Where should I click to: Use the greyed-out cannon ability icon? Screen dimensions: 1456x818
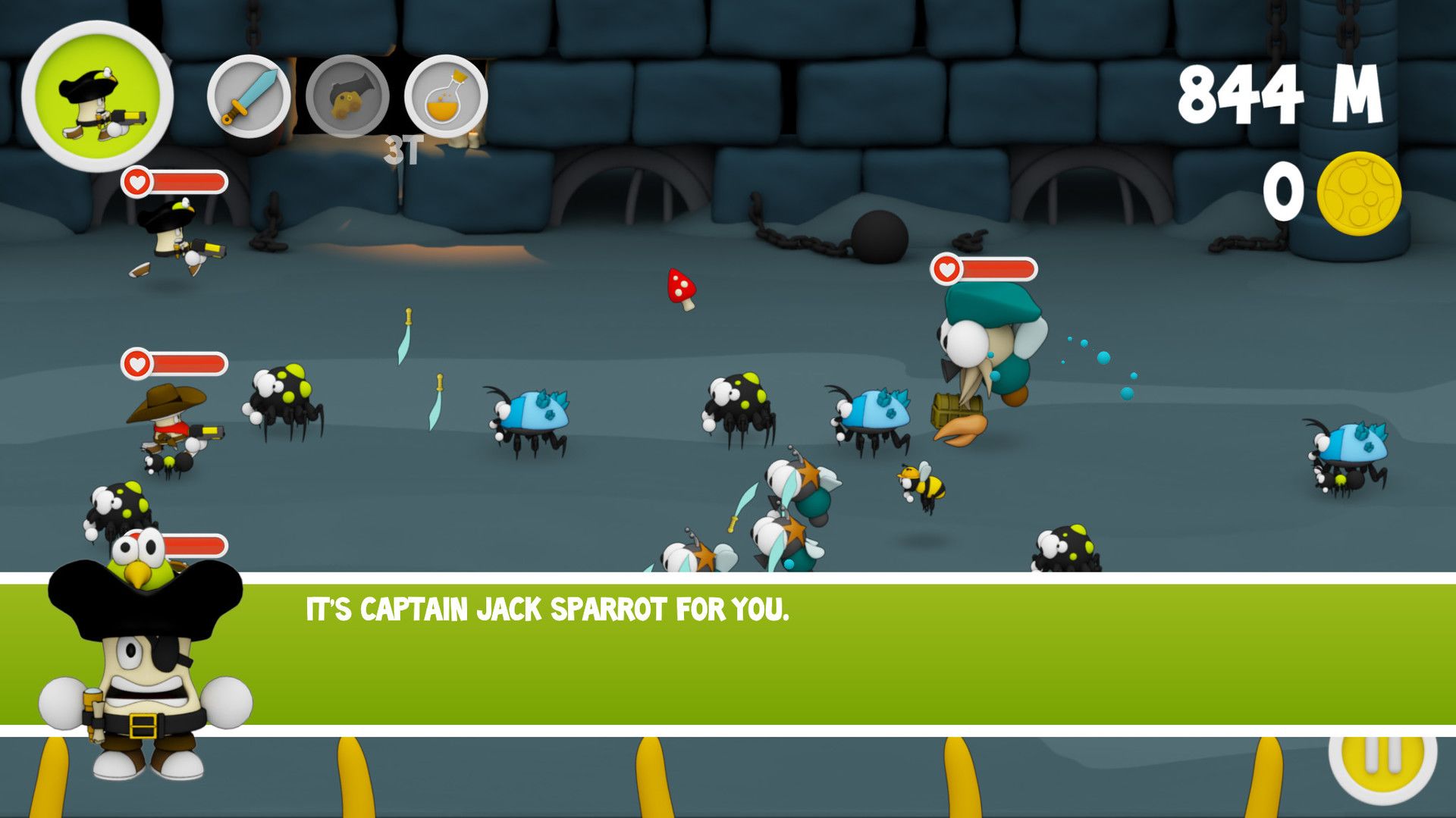[347, 97]
